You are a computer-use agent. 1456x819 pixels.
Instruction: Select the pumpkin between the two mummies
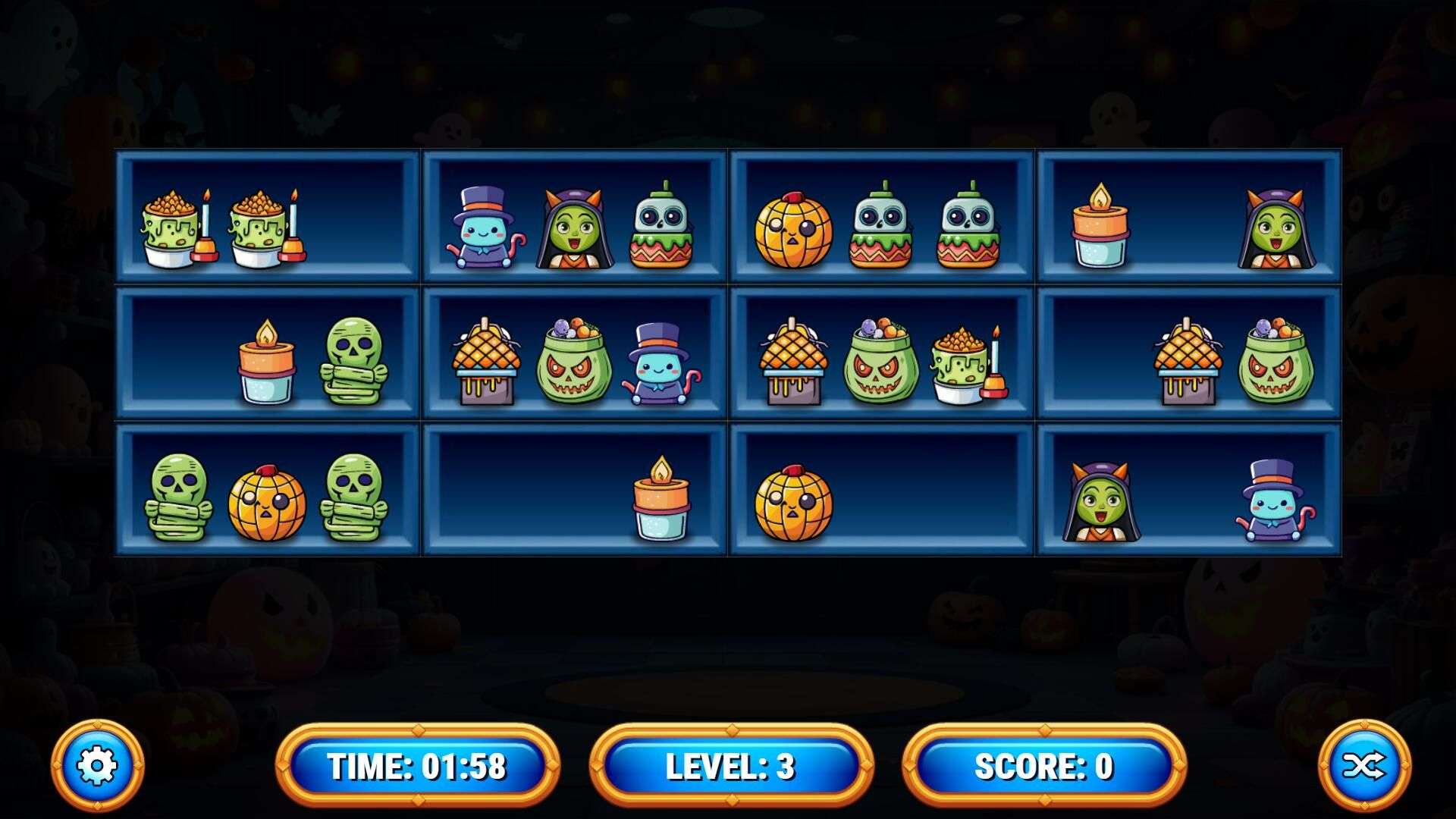coord(266,503)
